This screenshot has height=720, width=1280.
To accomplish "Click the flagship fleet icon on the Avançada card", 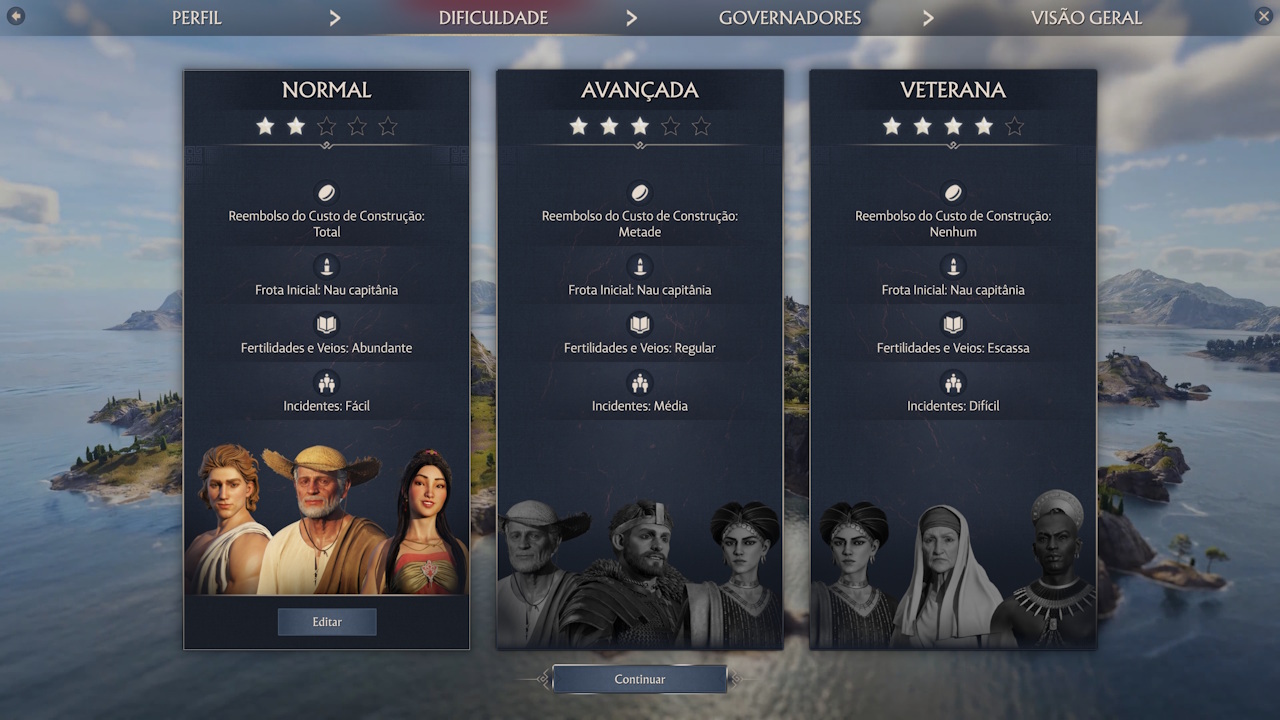I will click(640, 267).
